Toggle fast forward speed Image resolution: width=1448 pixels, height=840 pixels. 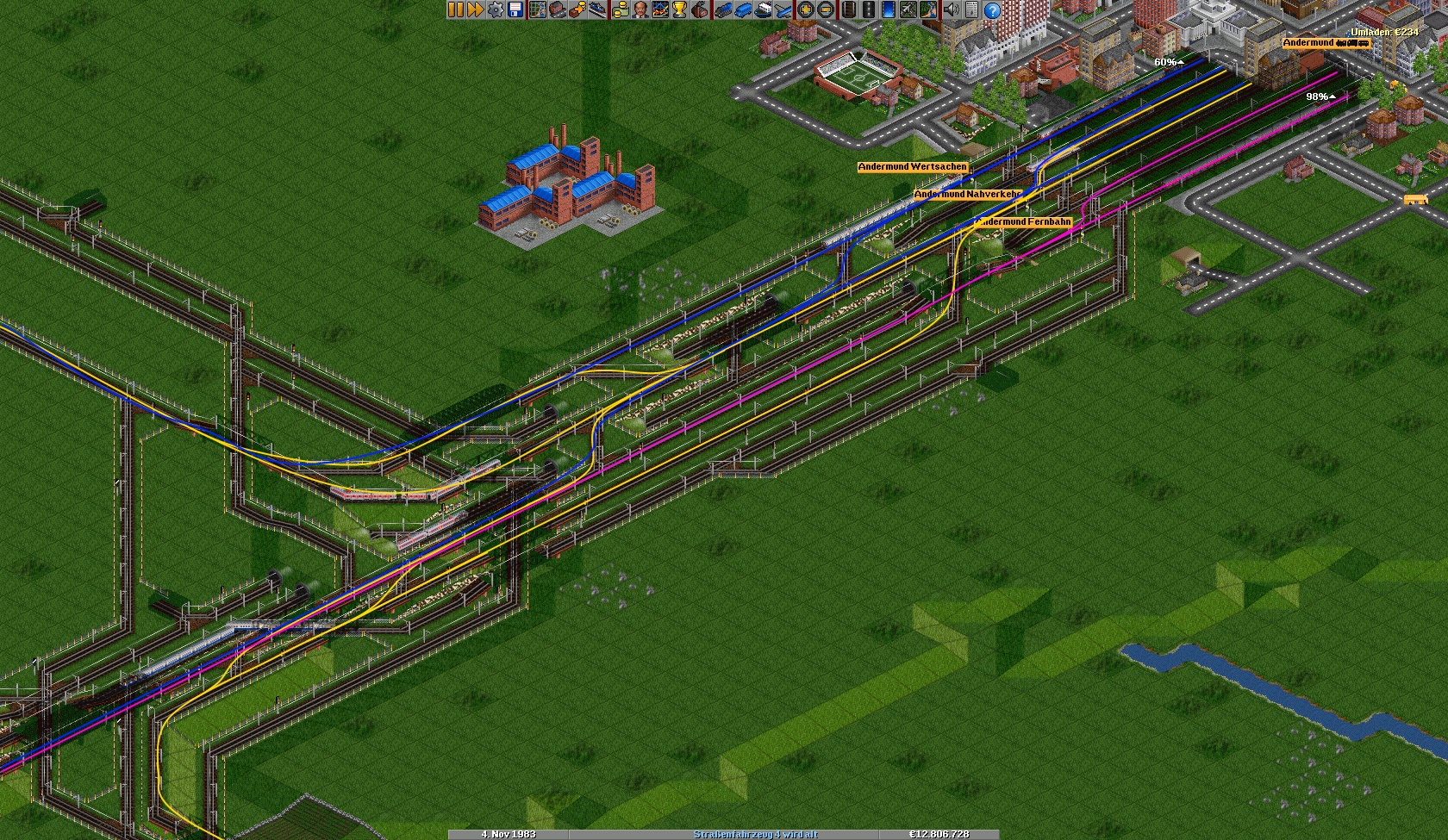(475, 9)
